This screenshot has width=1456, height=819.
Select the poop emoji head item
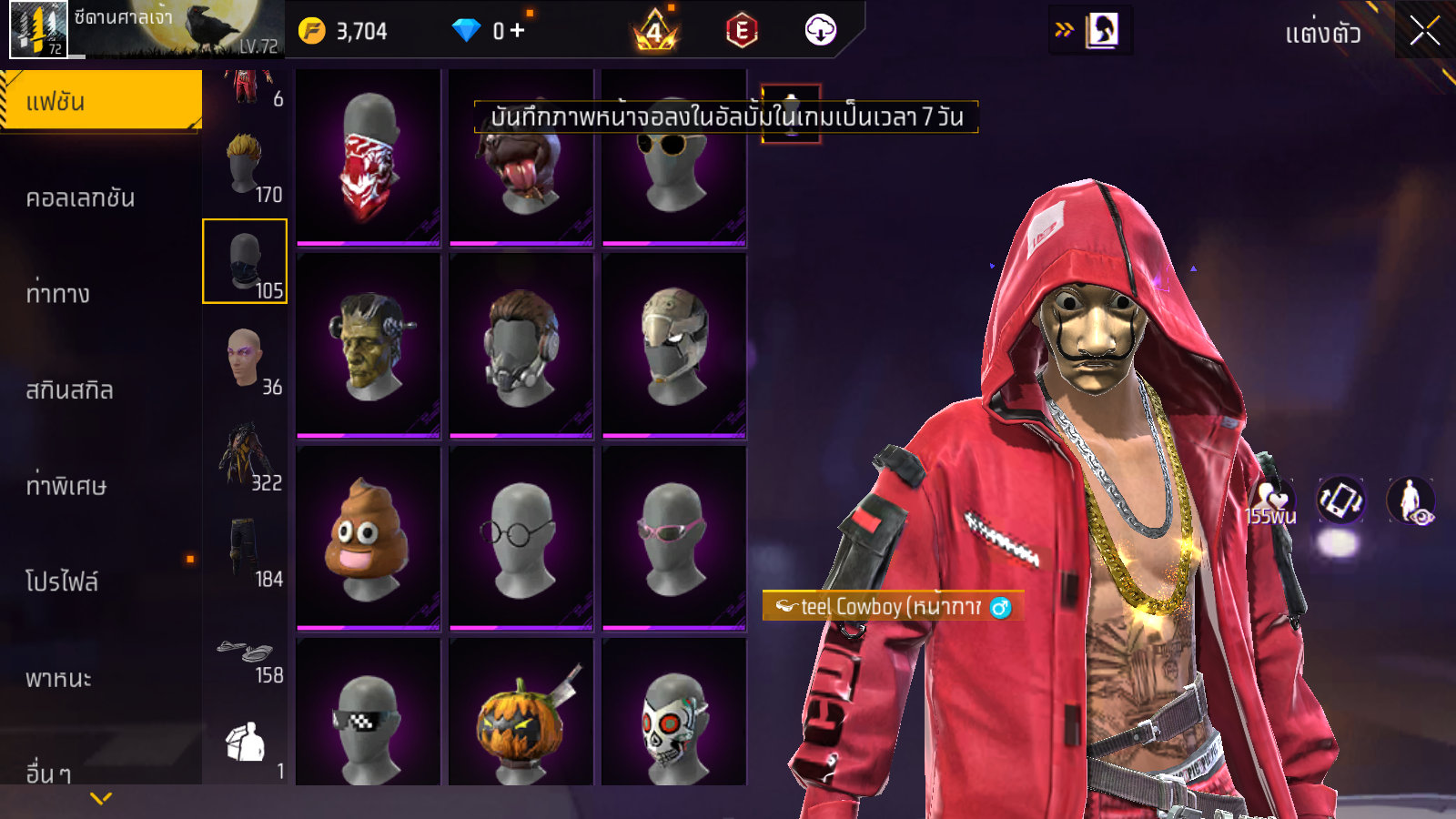368,539
